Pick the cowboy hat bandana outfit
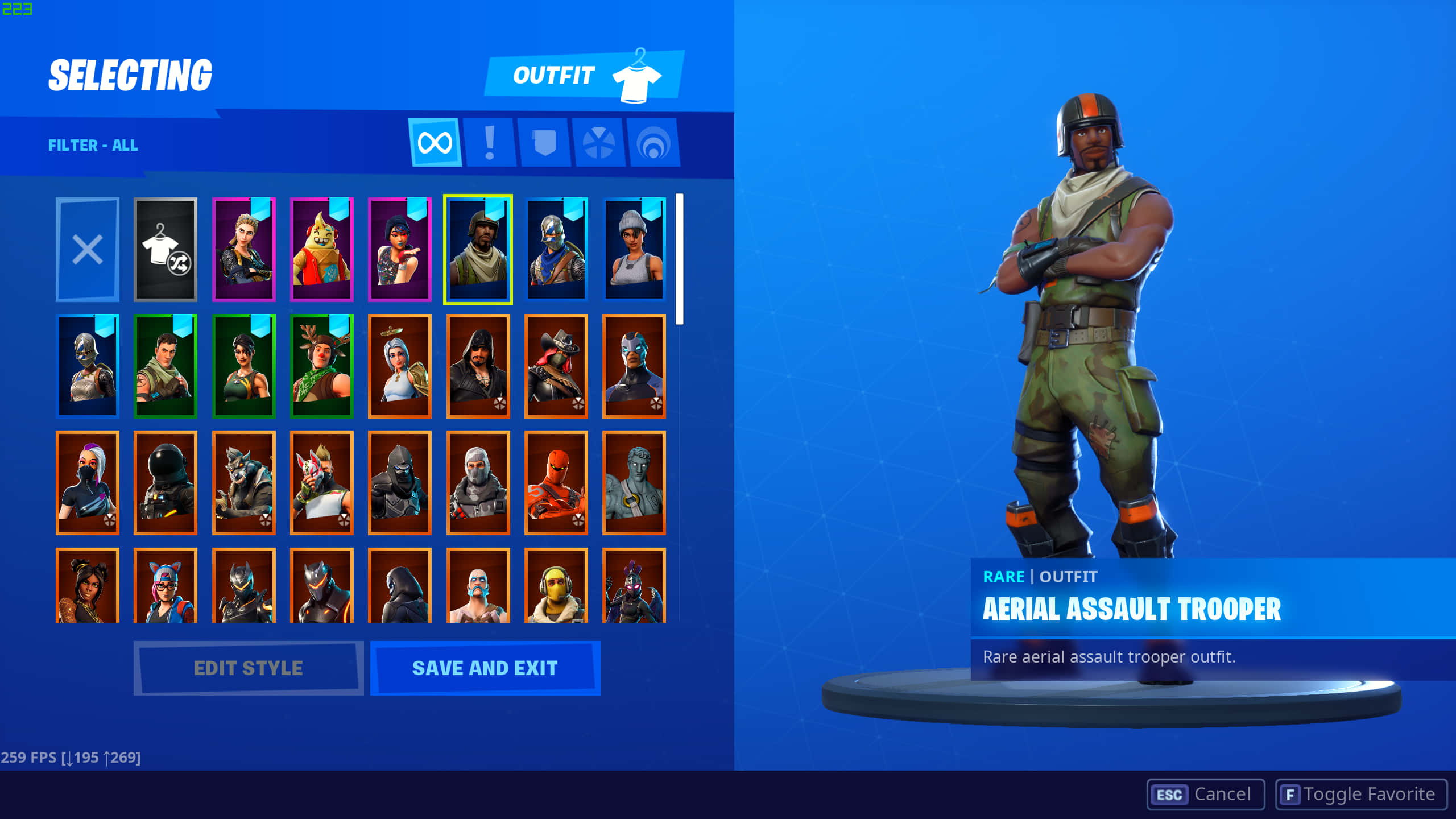Image resolution: width=1456 pixels, height=819 pixels. pos(556,366)
